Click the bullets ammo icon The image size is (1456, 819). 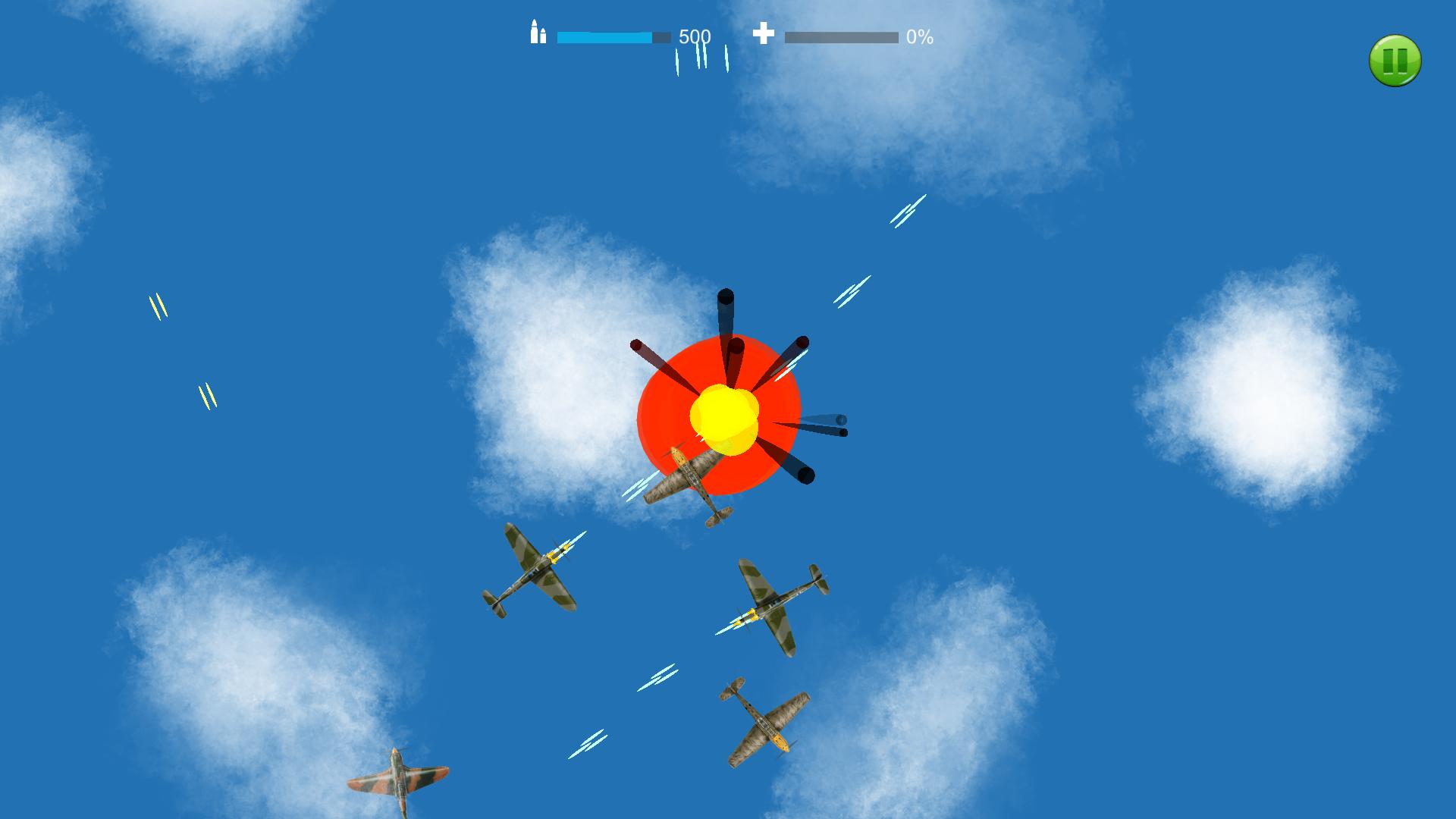538,35
